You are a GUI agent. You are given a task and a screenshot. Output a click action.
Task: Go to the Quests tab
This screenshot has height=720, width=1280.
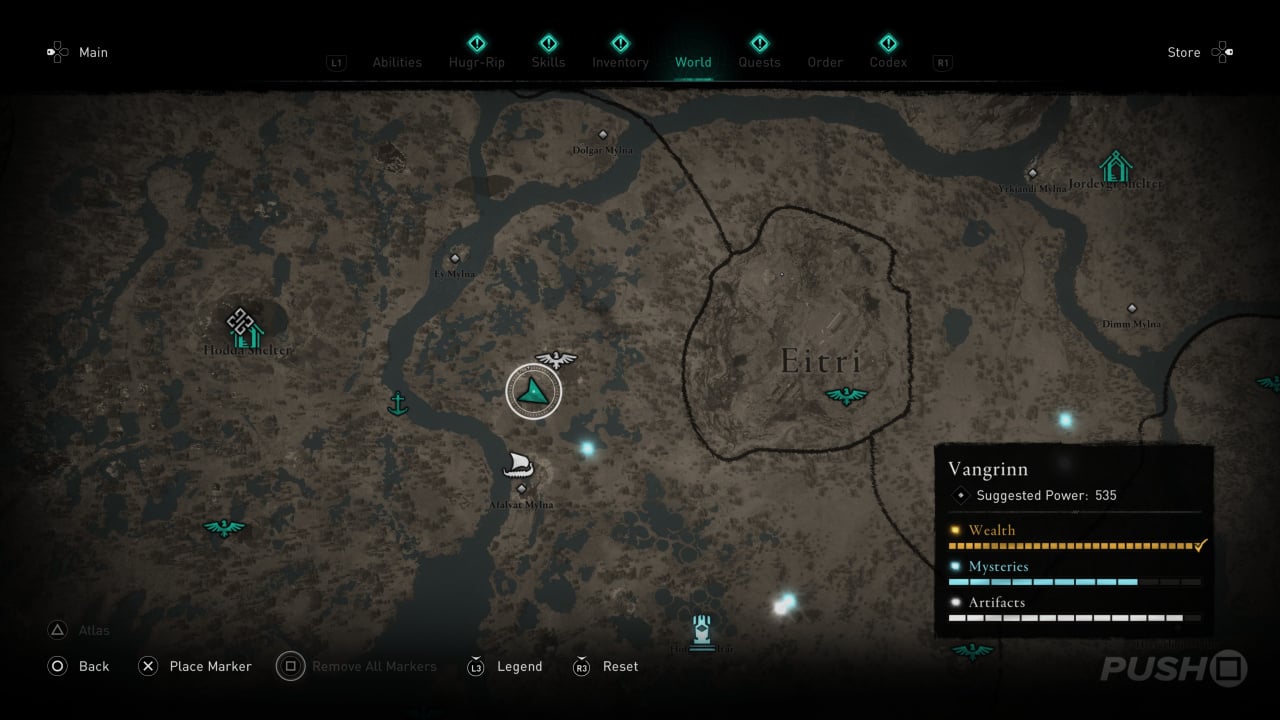click(x=759, y=62)
